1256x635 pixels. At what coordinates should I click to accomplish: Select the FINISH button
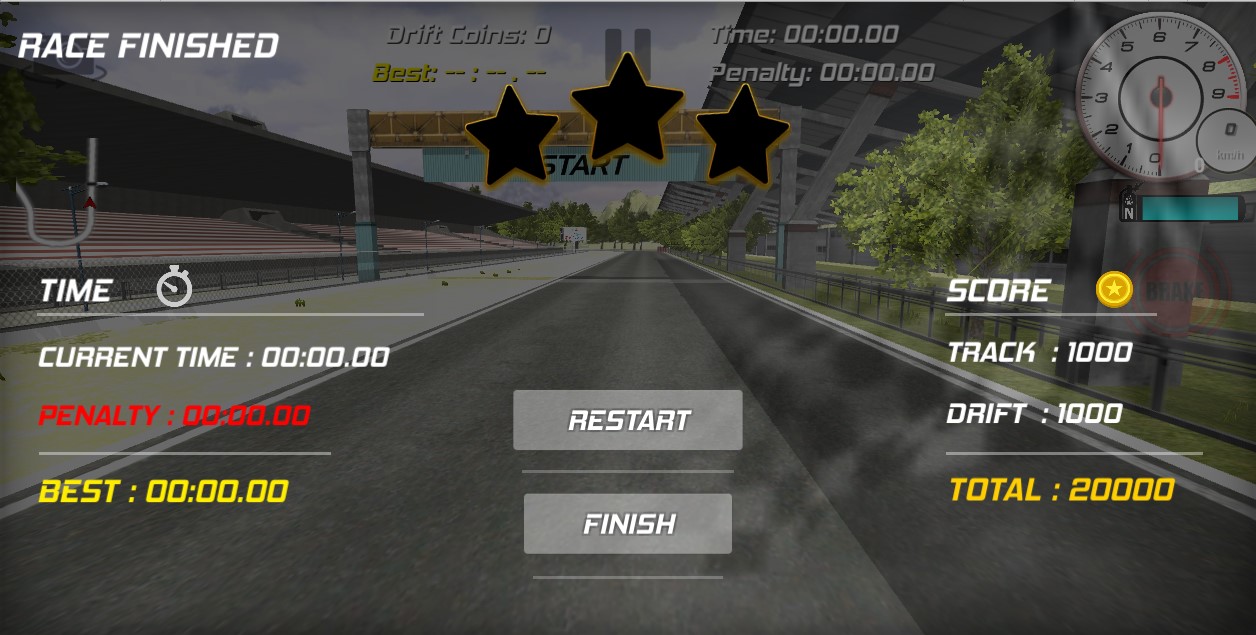pos(628,524)
